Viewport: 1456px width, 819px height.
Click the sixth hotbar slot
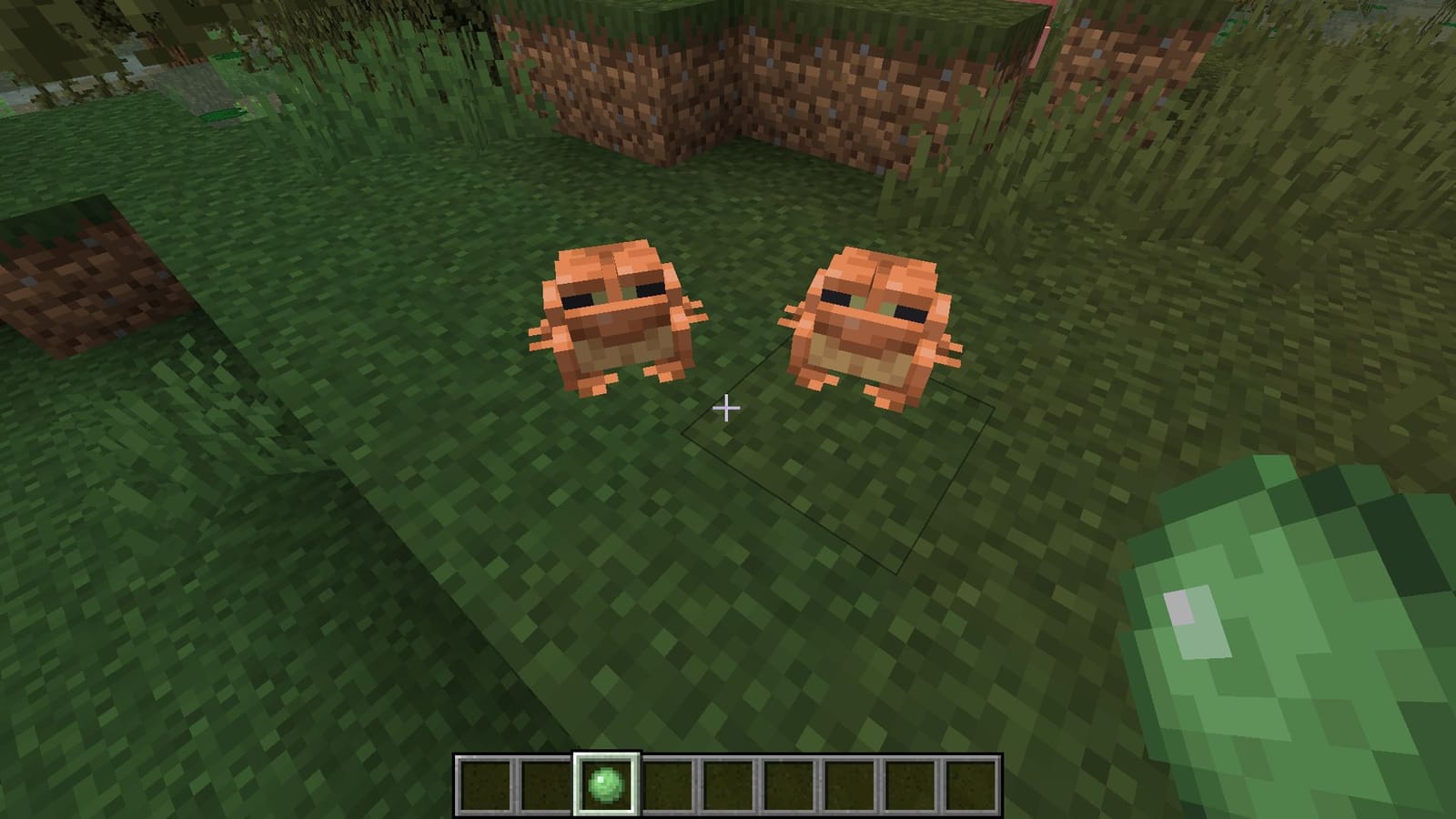pyautogui.click(x=787, y=784)
